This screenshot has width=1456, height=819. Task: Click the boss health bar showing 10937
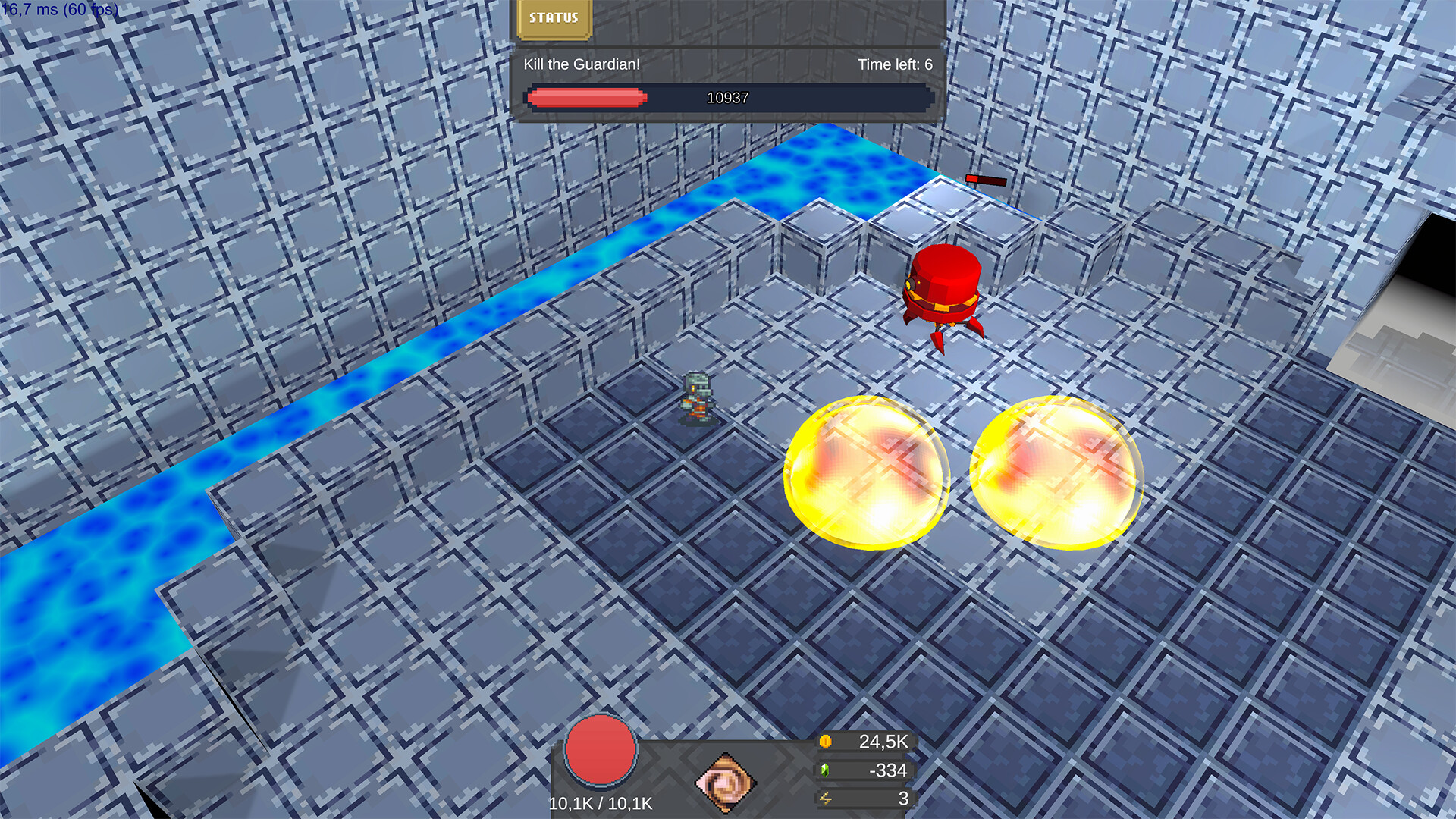pyautogui.click(x=726, y=97)
